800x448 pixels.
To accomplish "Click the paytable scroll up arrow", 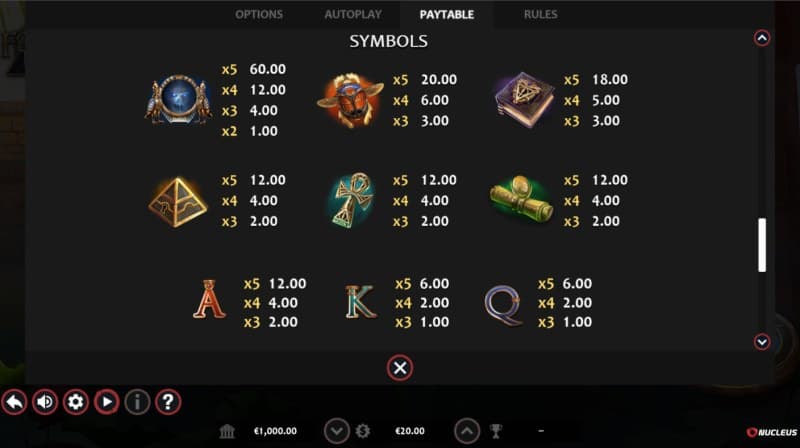I will 762,39.
